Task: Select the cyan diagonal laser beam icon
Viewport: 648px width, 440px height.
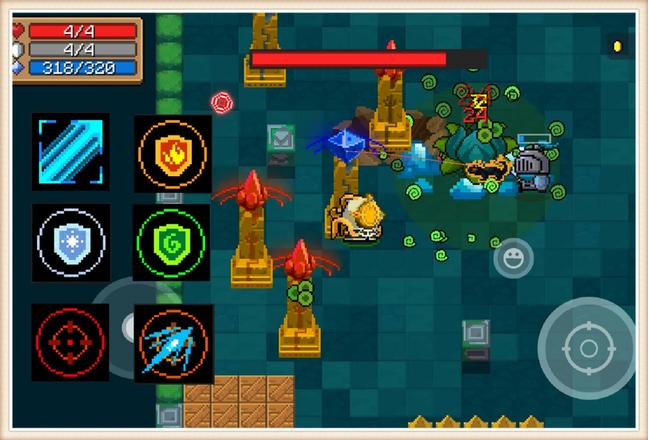Action: tap(70, 151)
